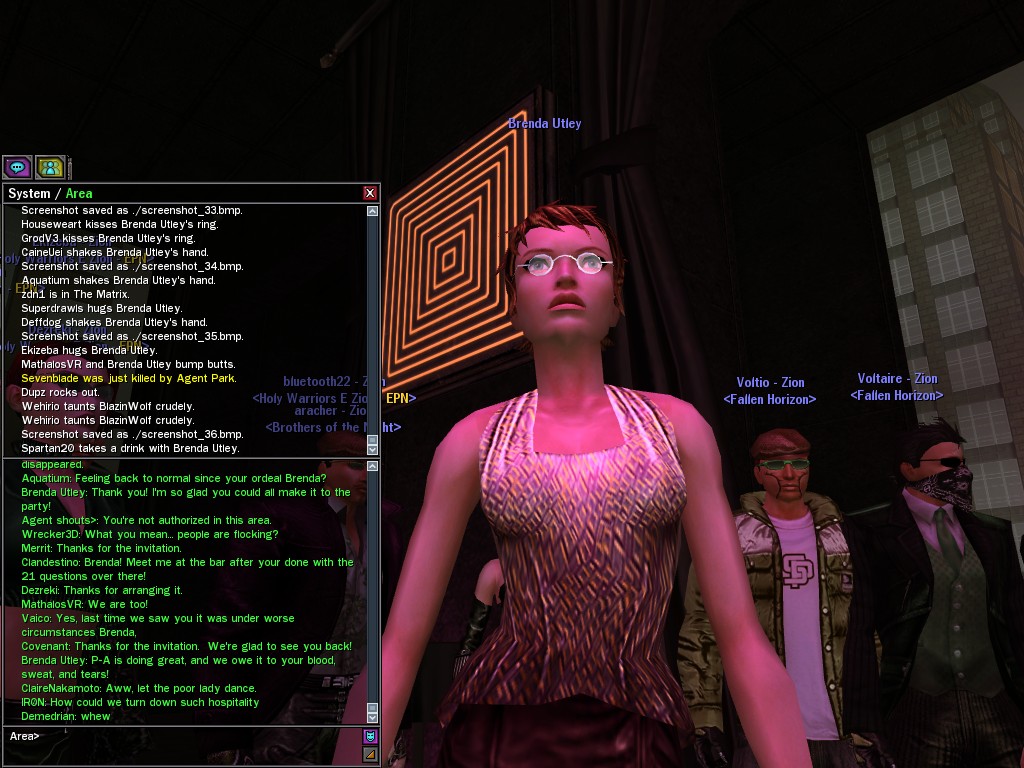Open the purple speech bubble chat tab
This screenshot has width=1024, height=768.
17,167
